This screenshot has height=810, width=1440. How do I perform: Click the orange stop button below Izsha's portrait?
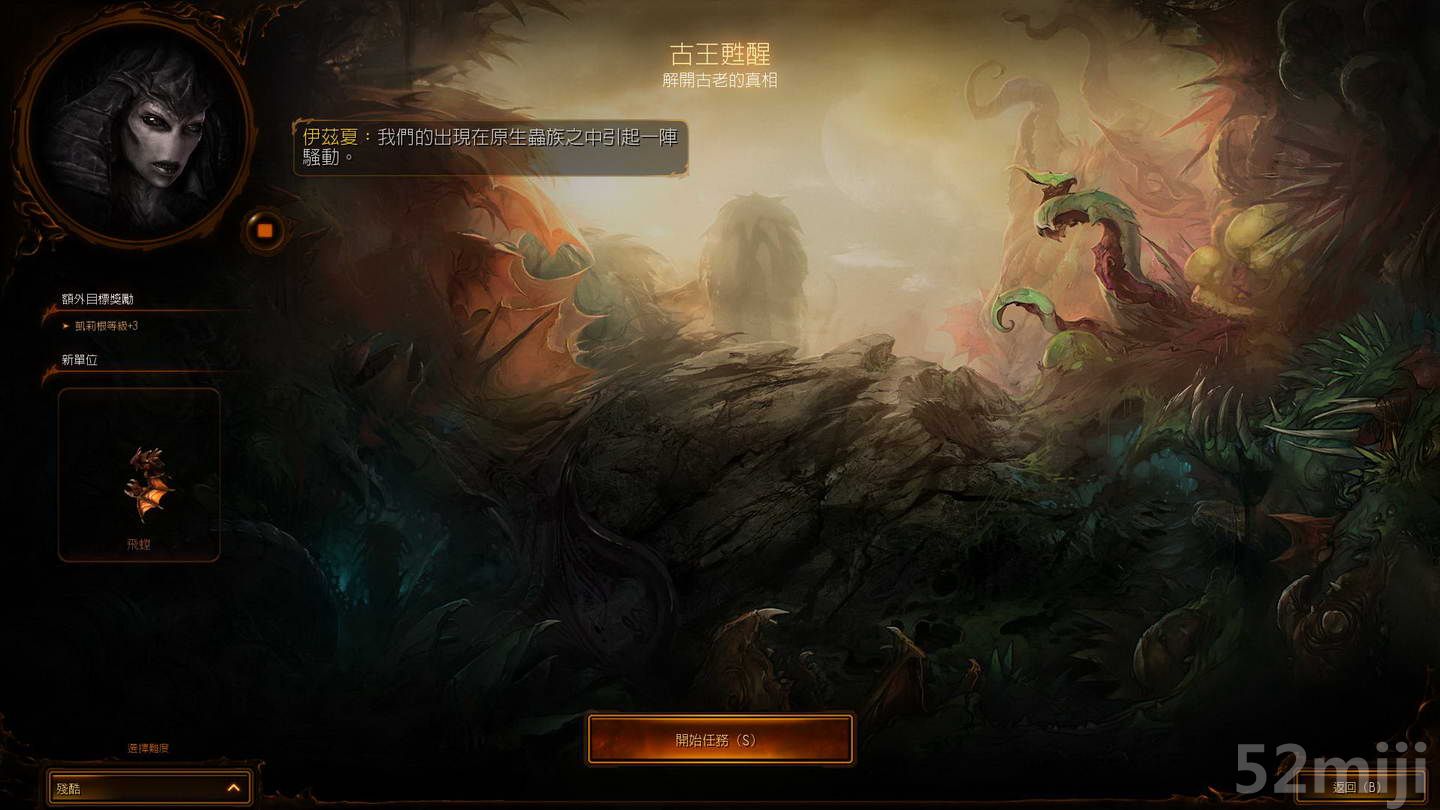263,229
